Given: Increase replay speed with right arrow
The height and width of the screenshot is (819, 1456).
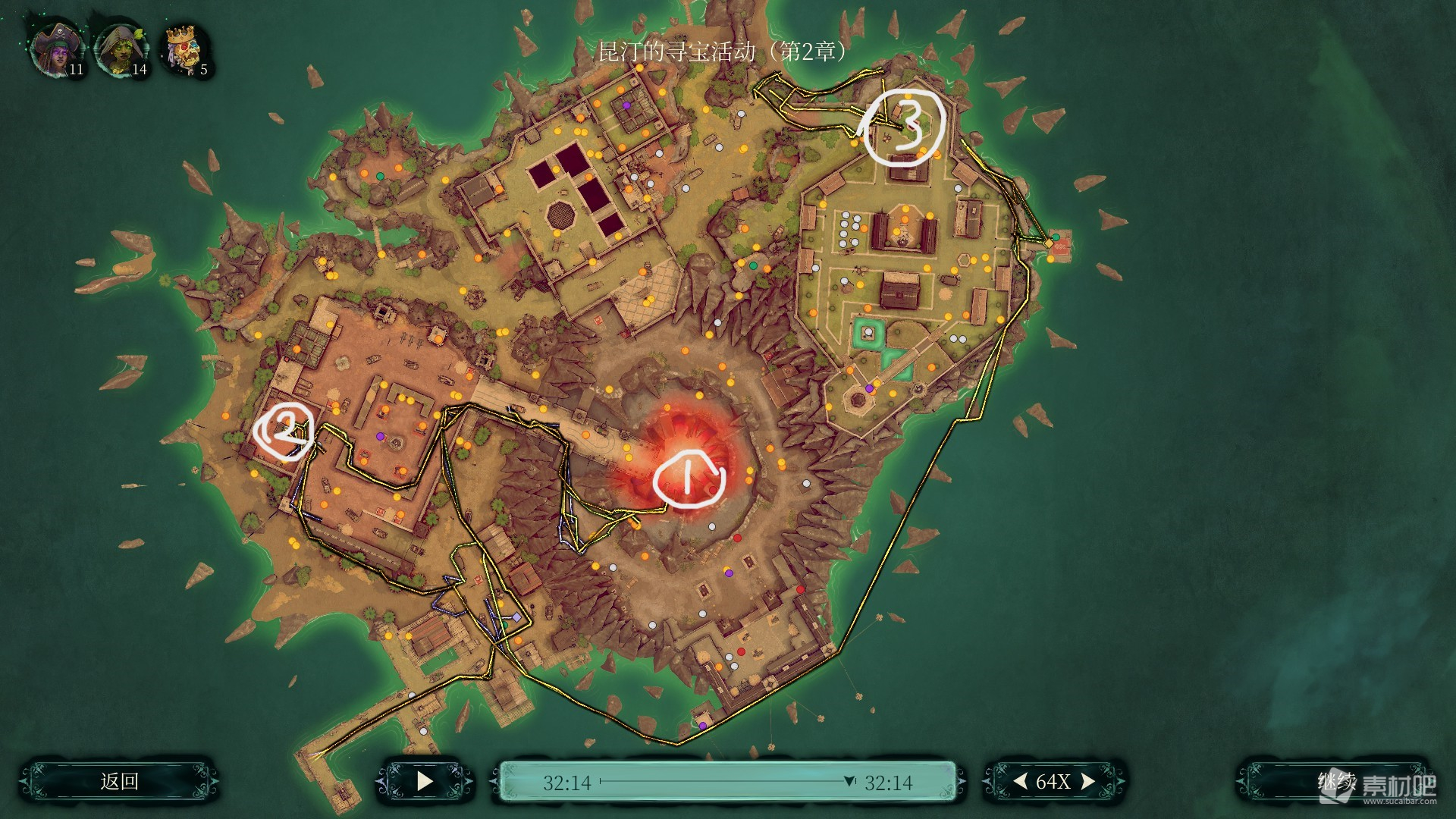Looking at the screenshot, I should pos(1088,781).
